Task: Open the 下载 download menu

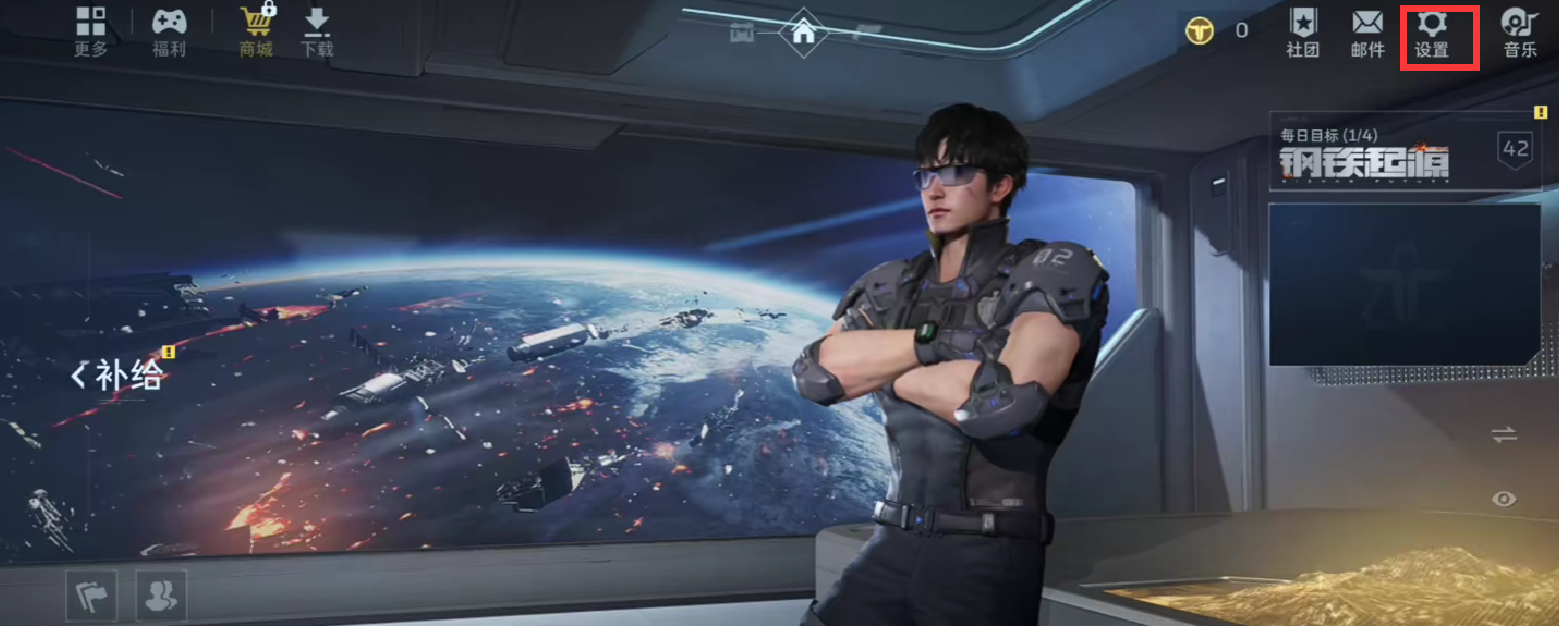Action: click(317, 31)
